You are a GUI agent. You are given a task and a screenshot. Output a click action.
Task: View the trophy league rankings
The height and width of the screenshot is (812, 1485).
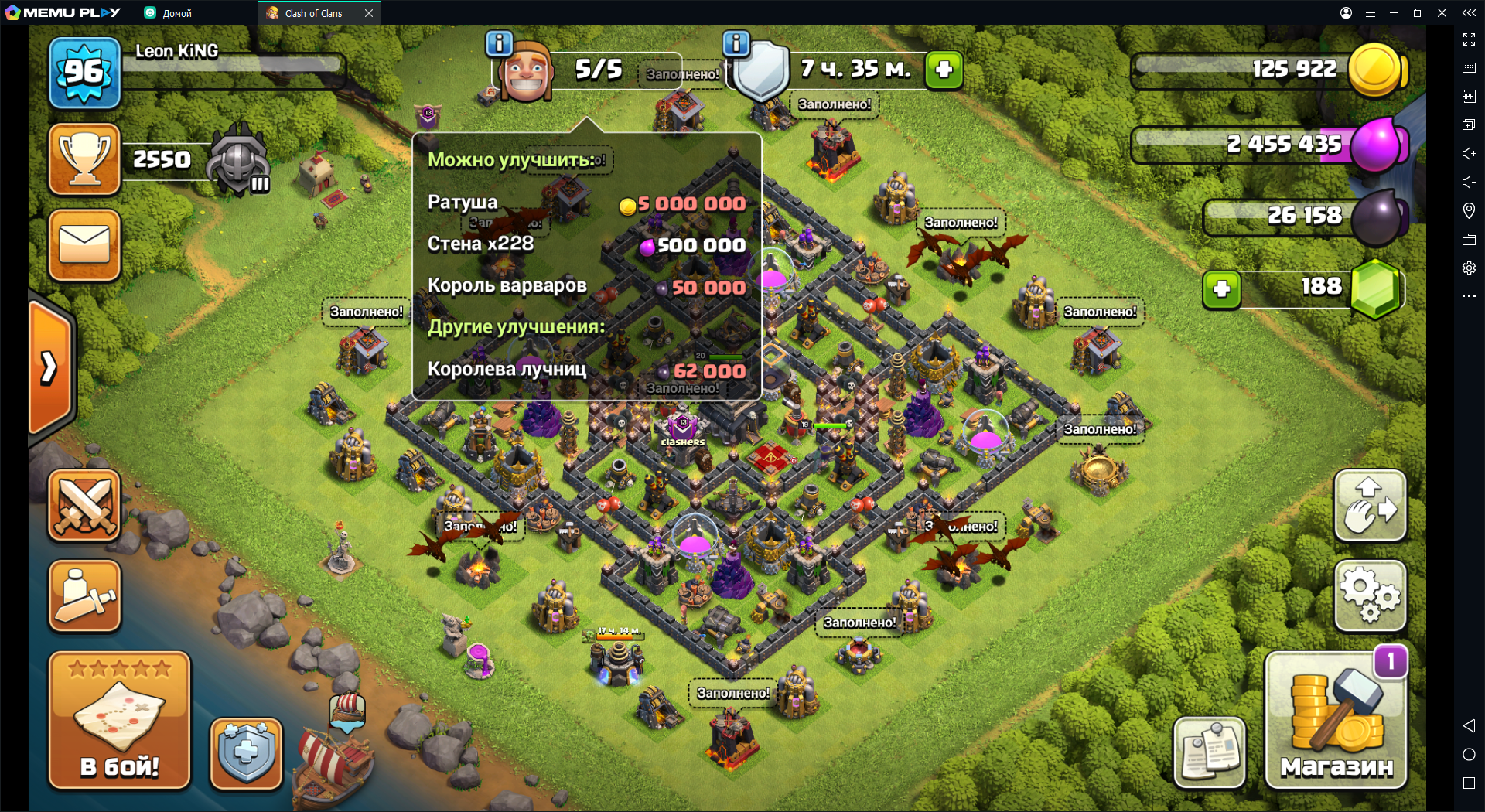pyautogui.click(x=84, y=159)
